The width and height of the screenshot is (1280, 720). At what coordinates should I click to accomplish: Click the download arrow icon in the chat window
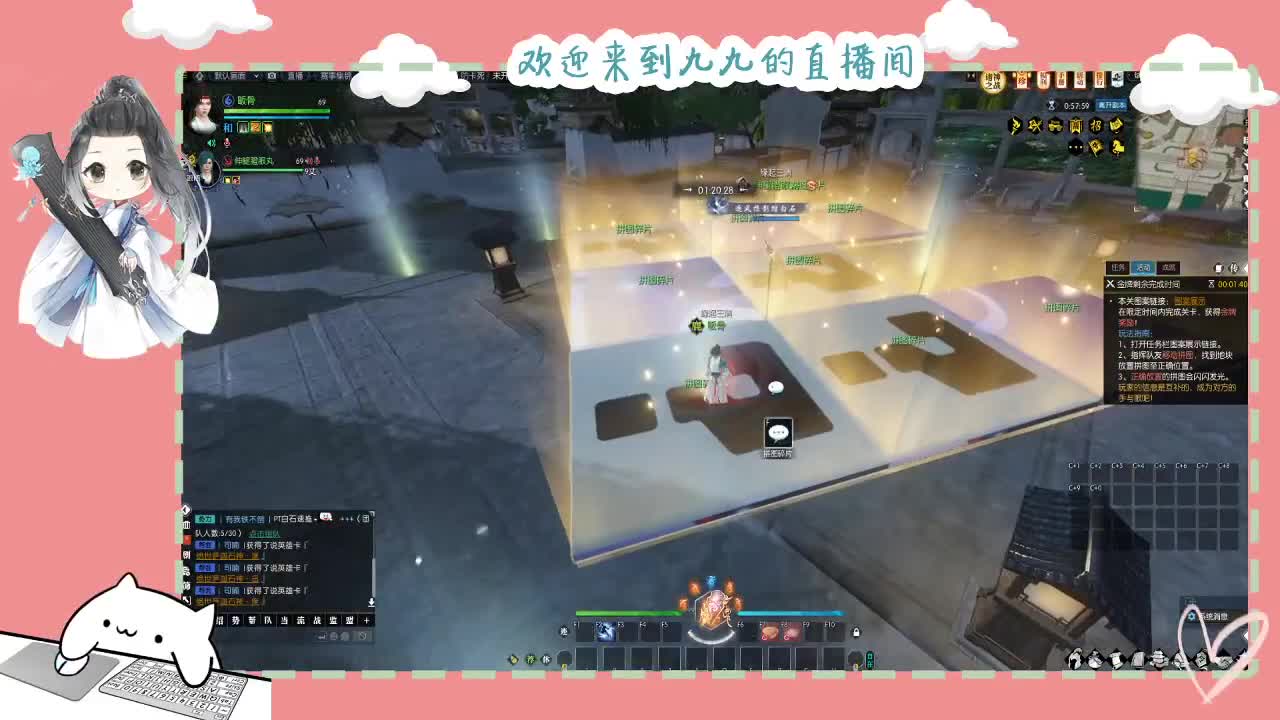click(x=372, y=602)
